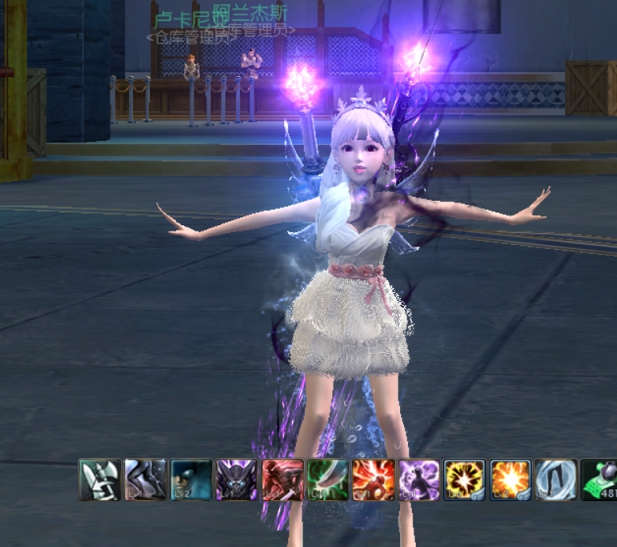Cast the orange starburst skill
This screenshot has width=617, height=547.
[x=509, y=480]
